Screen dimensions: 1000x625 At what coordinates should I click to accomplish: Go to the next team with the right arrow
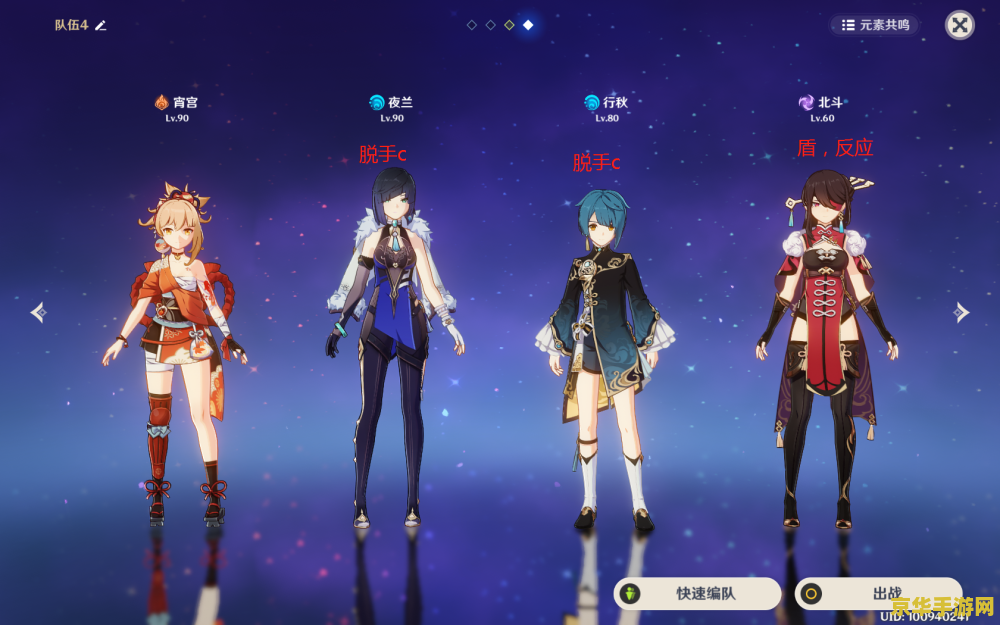click(961, 313)
